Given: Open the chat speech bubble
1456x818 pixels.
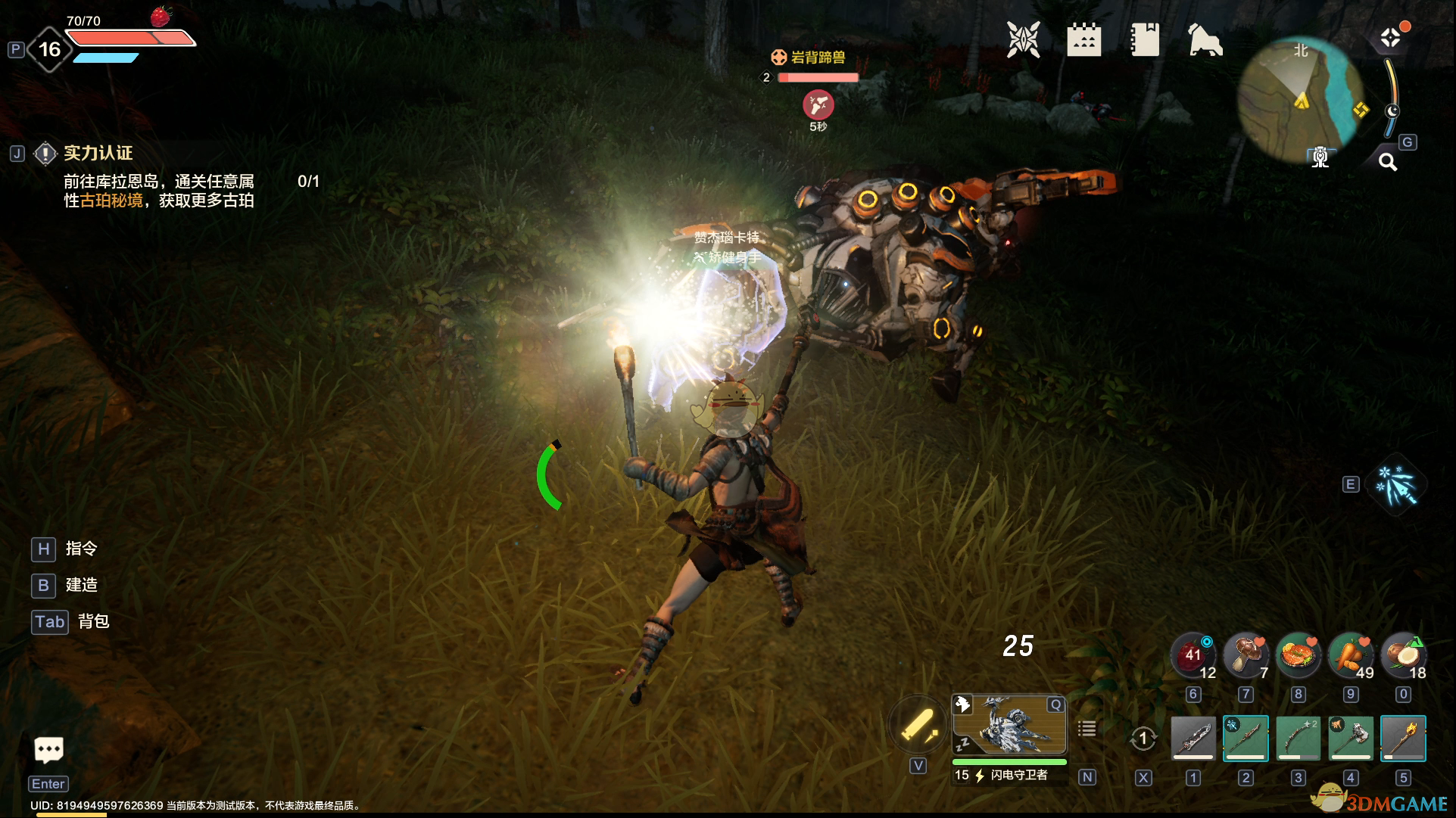Looking at the screenshot, I should 49,750.
